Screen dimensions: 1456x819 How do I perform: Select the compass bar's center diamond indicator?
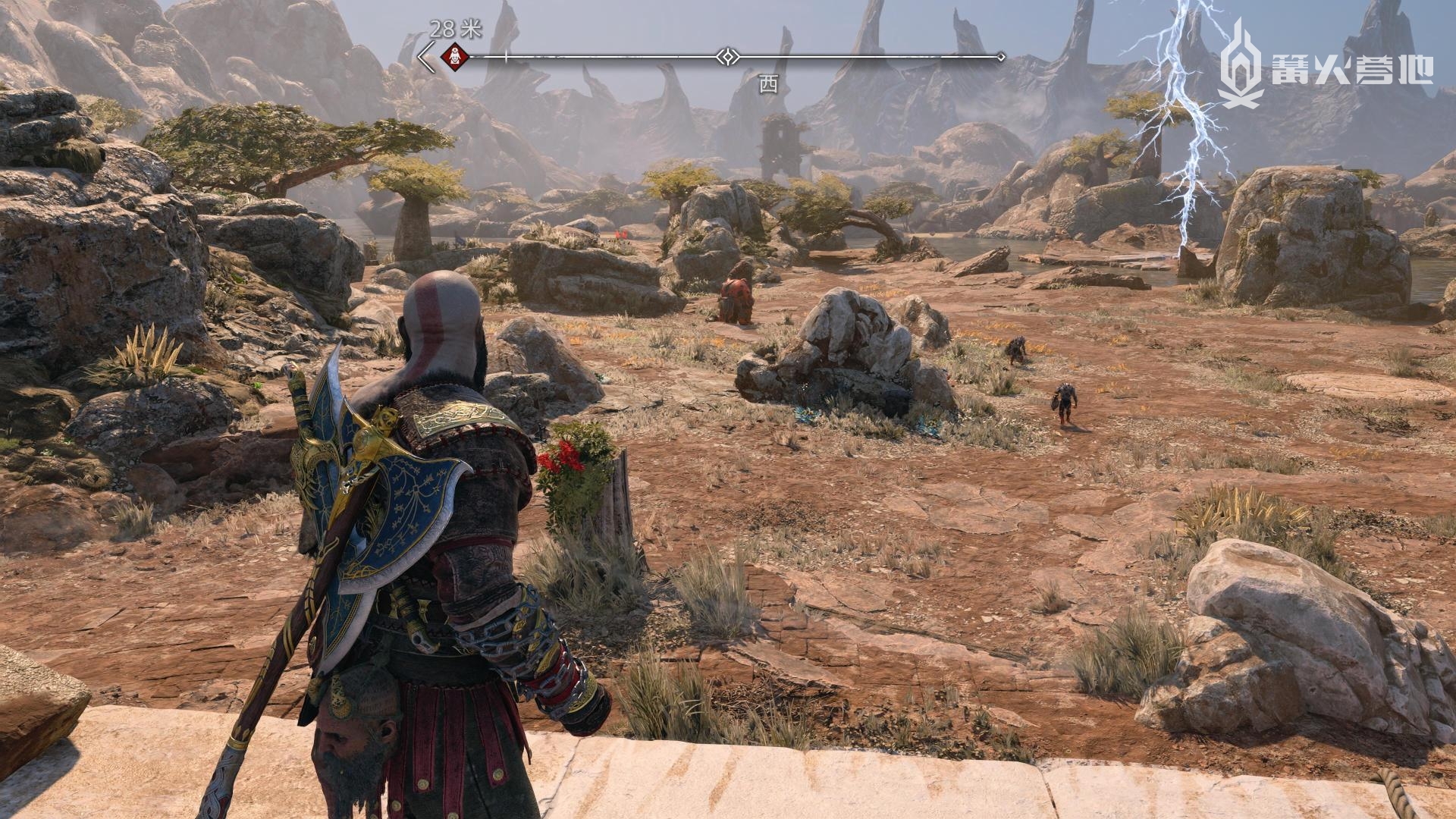coord(727,56)
